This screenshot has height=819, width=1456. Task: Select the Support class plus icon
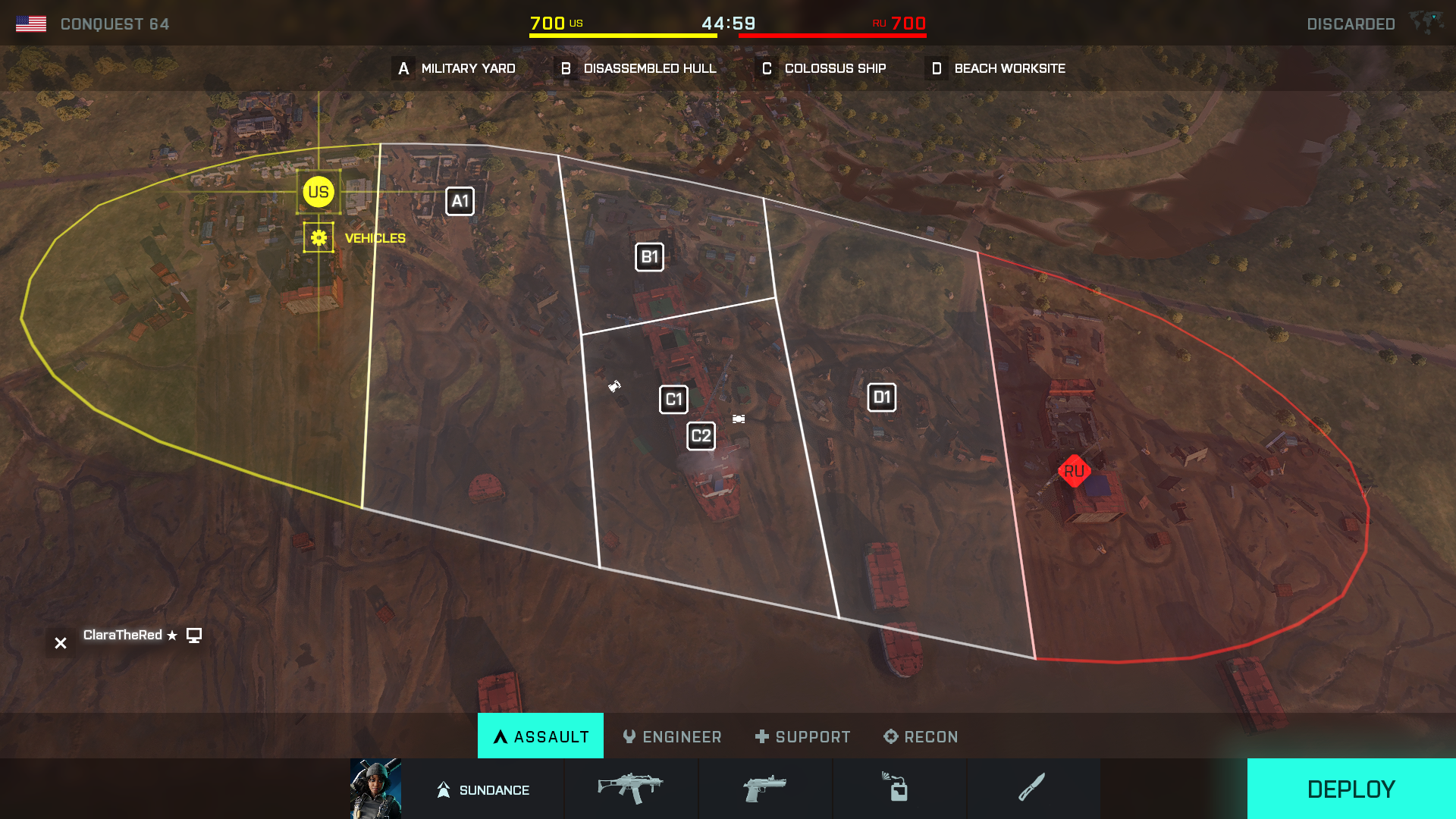(x=761, y=736)
